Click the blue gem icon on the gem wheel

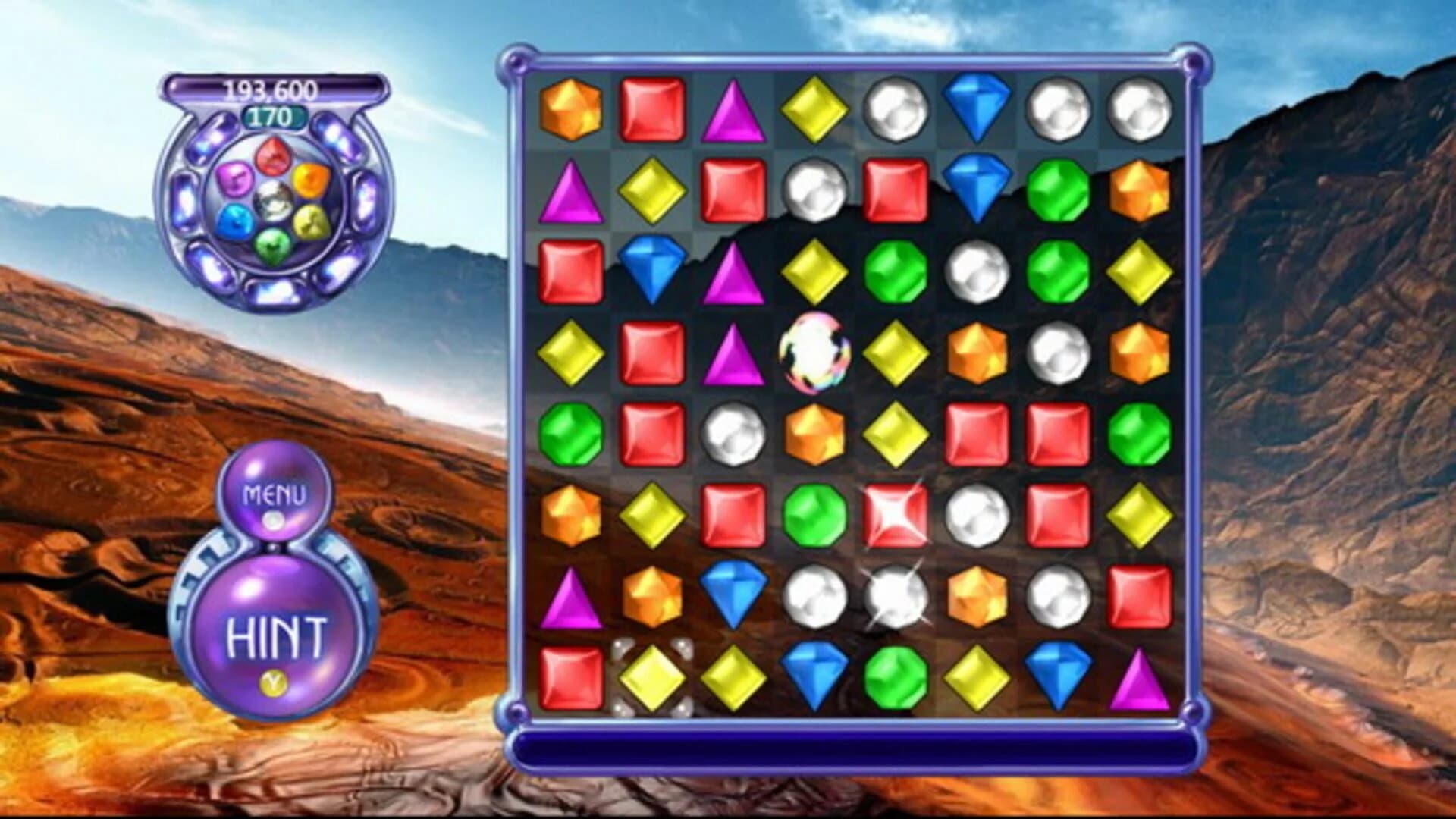coord(237,220)
